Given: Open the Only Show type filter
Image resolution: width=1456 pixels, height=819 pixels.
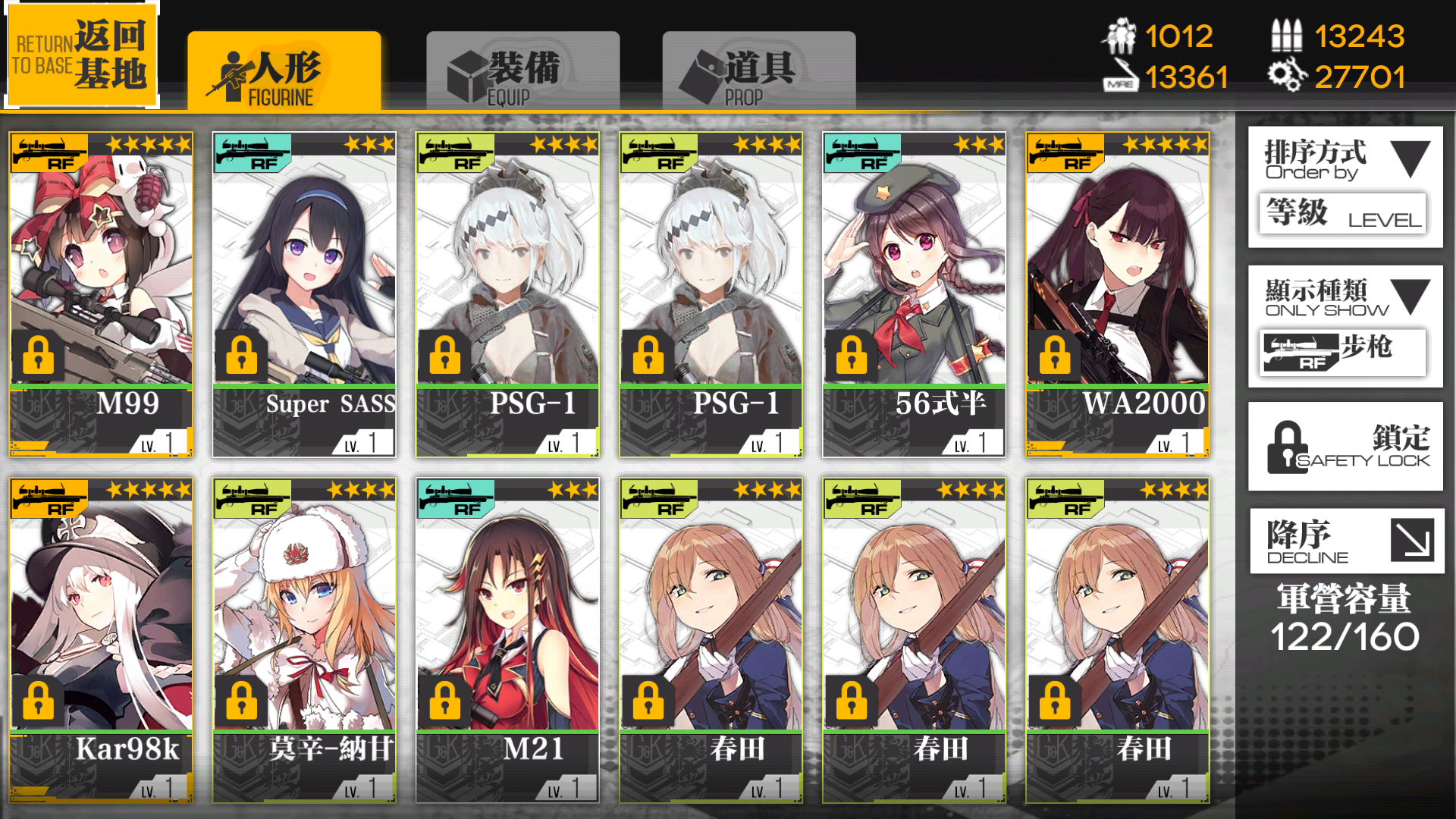Looking at the screenshot, I should [1345, 326].
